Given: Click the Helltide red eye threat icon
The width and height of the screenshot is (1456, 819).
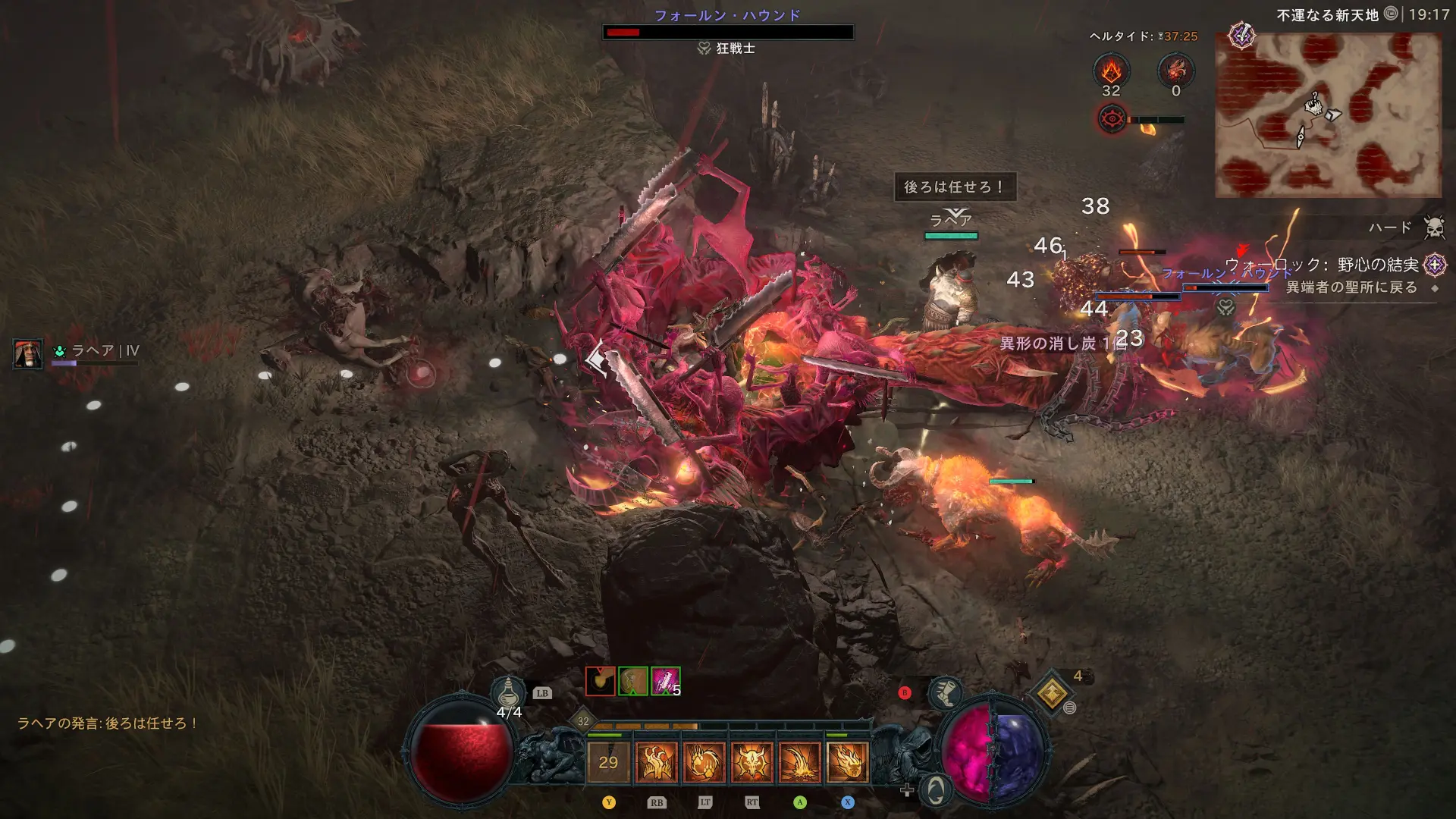Looking at the screenshot, I should coord(1112,119).
